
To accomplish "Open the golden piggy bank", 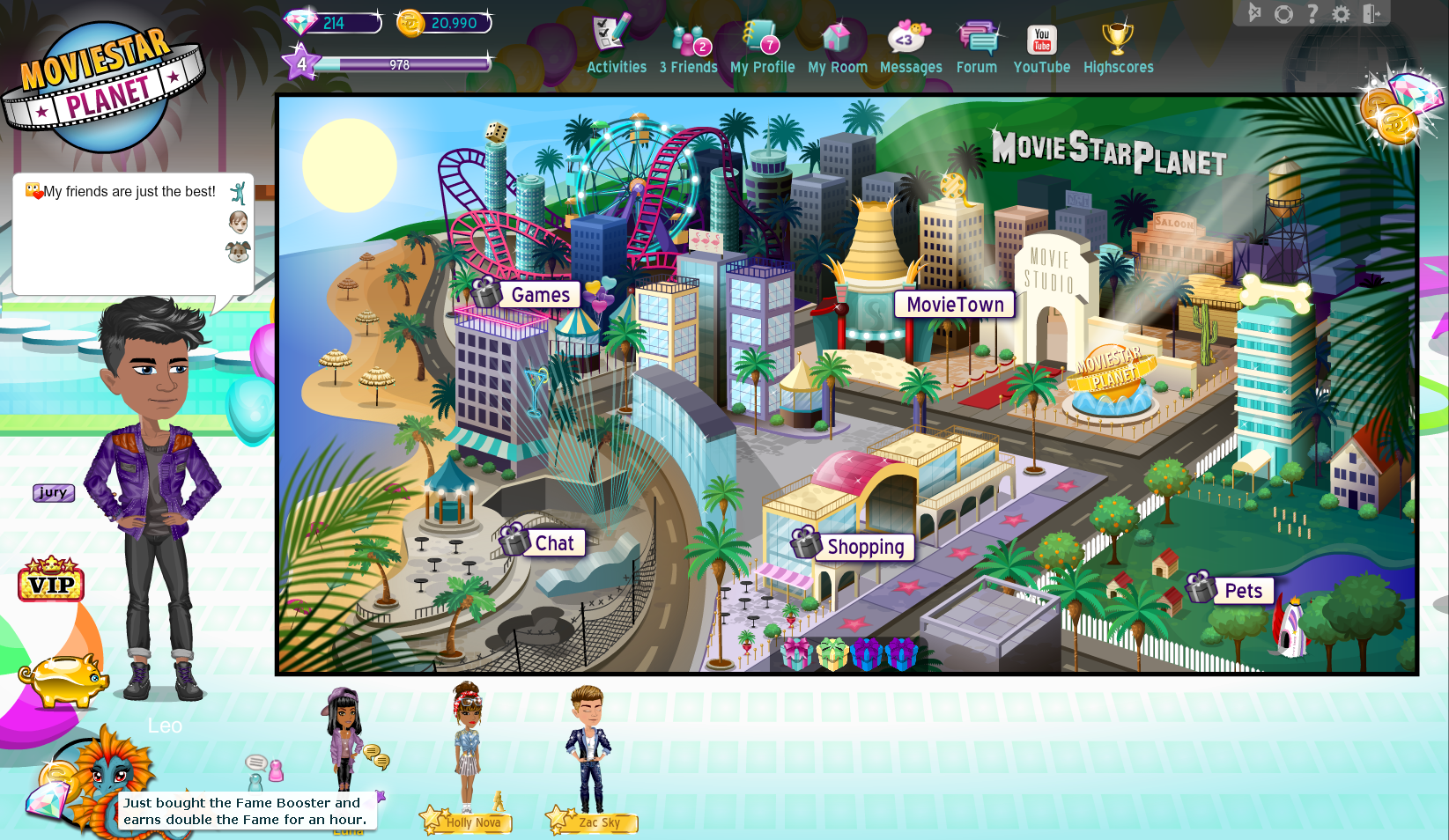I will click(x=63, y=680).
